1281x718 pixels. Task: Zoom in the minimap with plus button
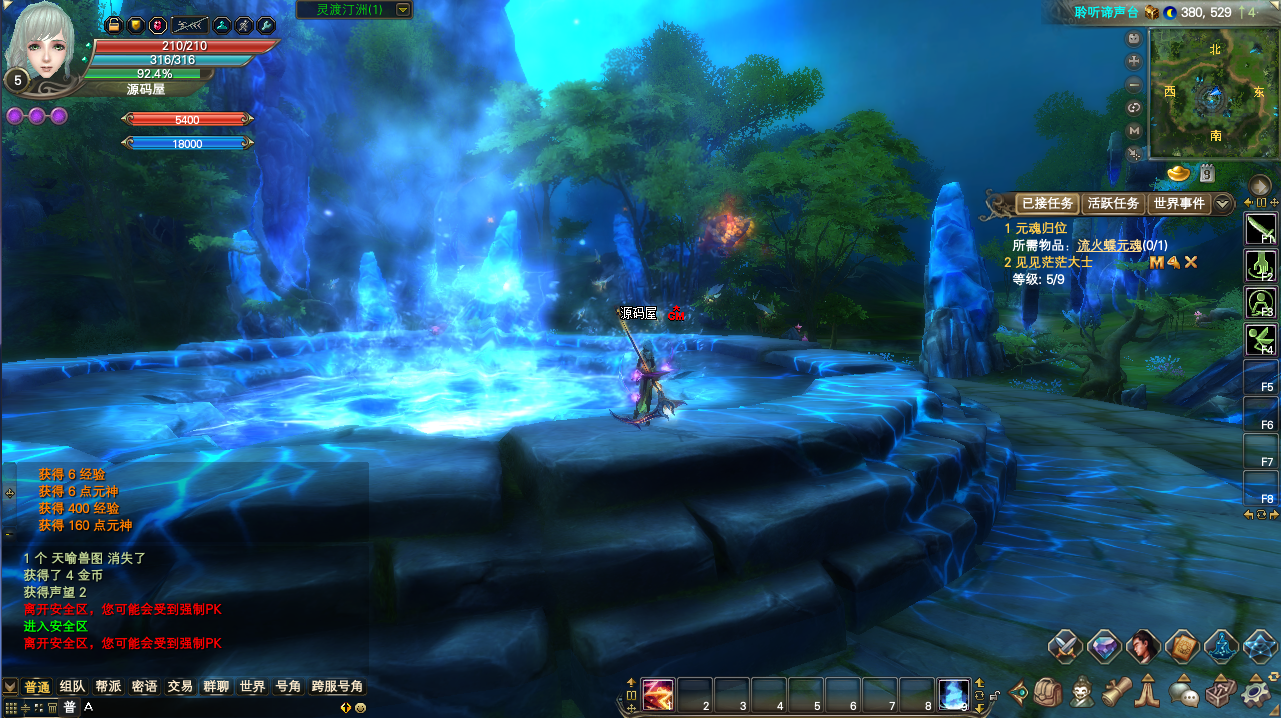pyautogui.click(x=1134, y=62)
